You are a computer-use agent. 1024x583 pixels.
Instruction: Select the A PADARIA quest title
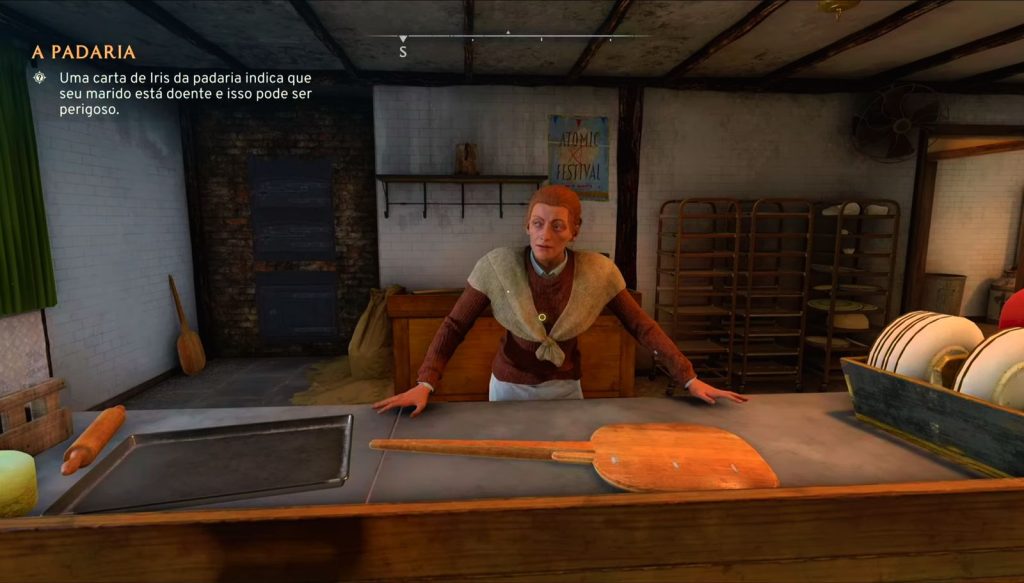tap(84, 52)
